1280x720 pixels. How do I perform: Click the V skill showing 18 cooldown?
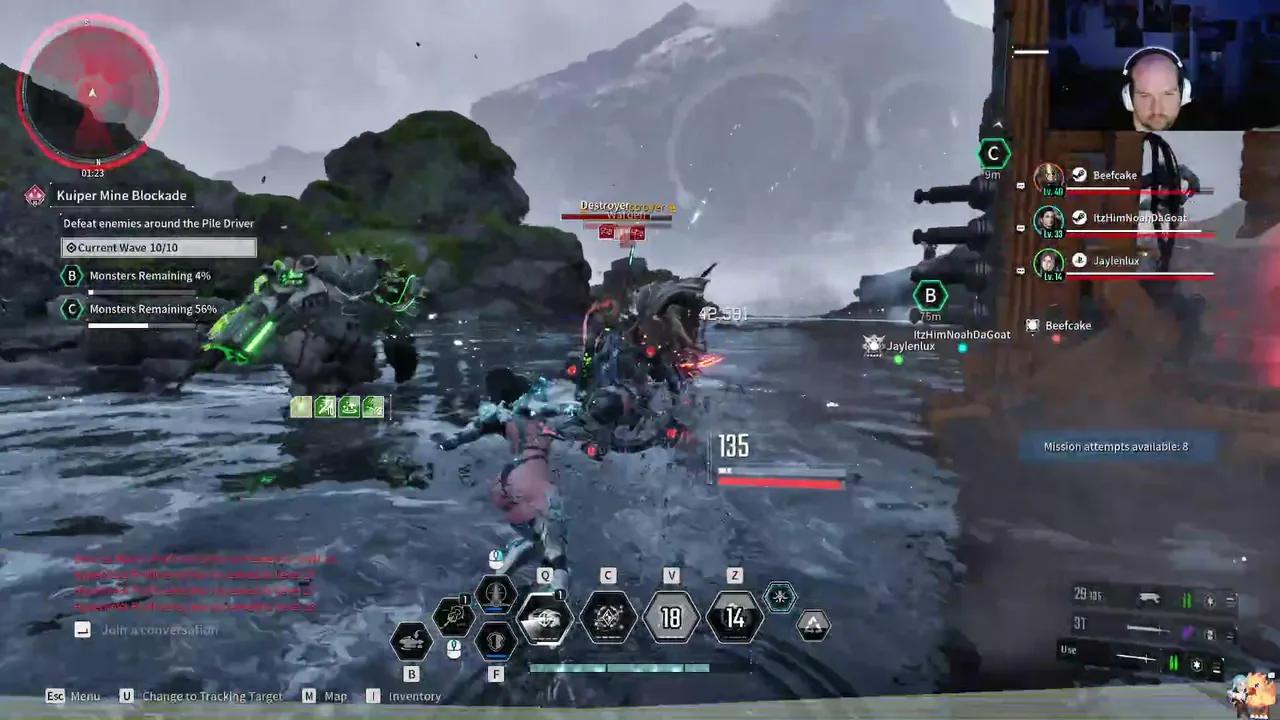click(x=671, y=618)
